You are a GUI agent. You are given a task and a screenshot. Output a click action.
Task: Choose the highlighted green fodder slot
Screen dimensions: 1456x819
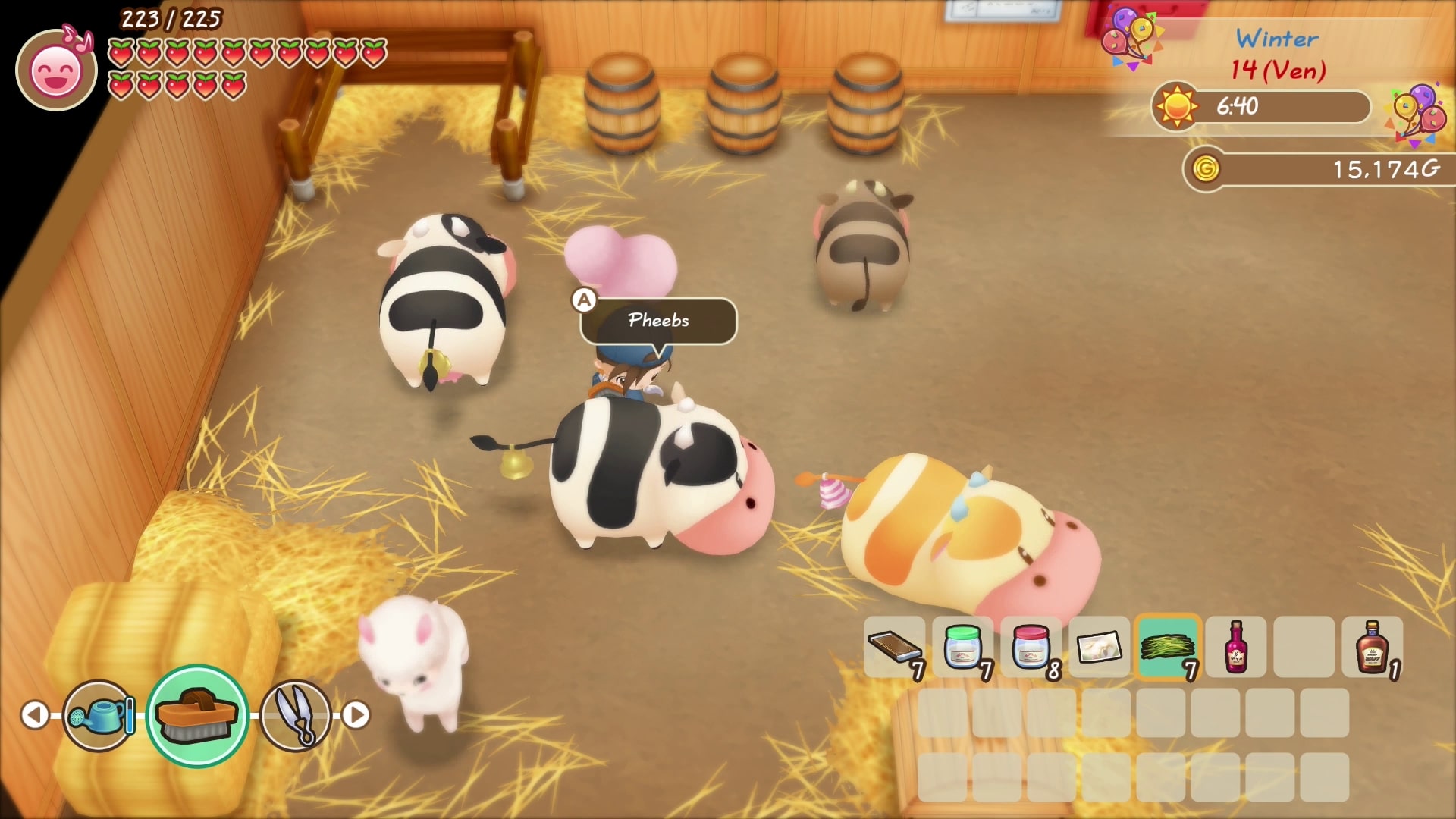point(1168,647)
